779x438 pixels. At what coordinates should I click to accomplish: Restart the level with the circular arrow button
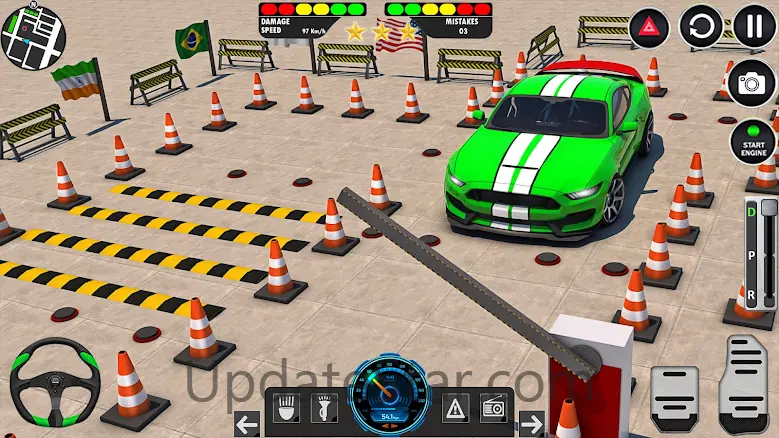tap(701, 26)
